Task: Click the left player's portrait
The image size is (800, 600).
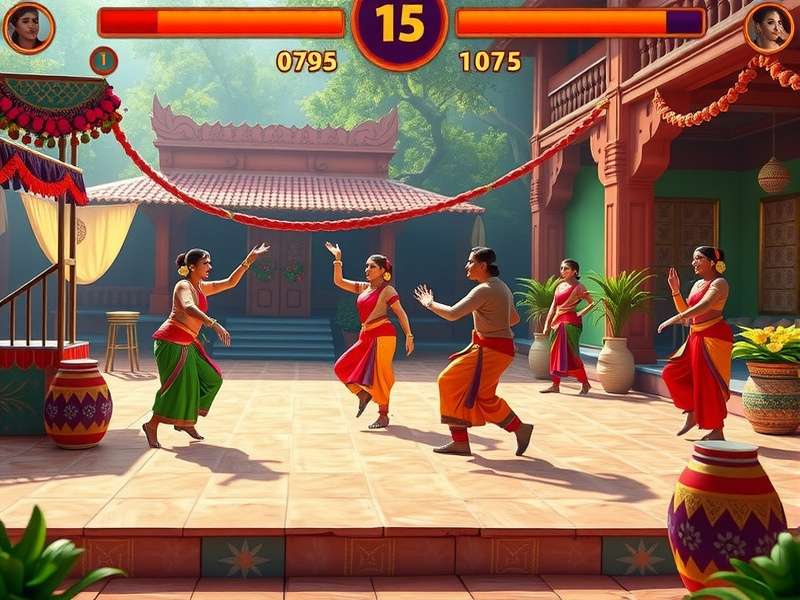Action: coord(28,27)
